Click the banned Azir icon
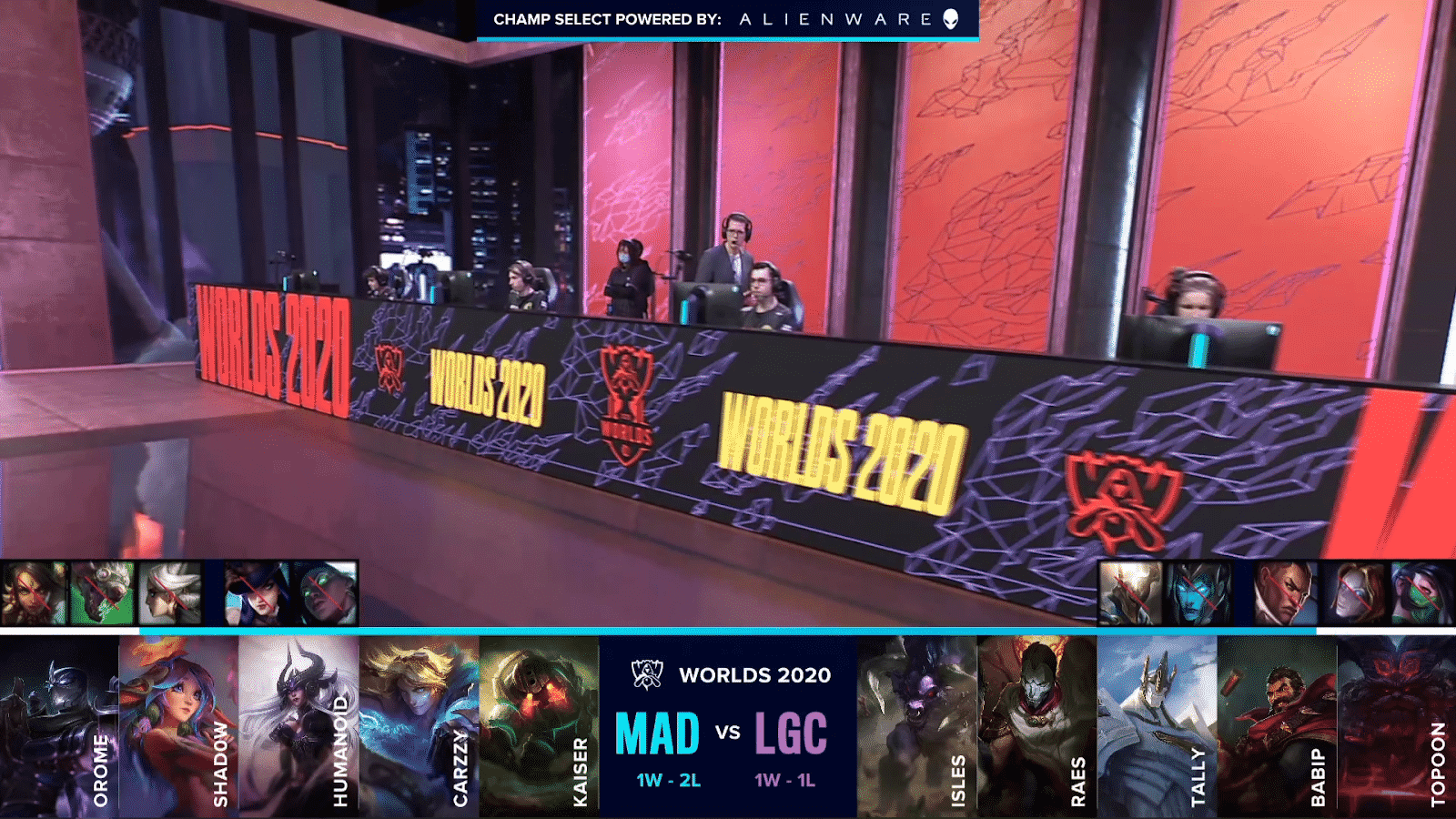 pos(1131,593)
